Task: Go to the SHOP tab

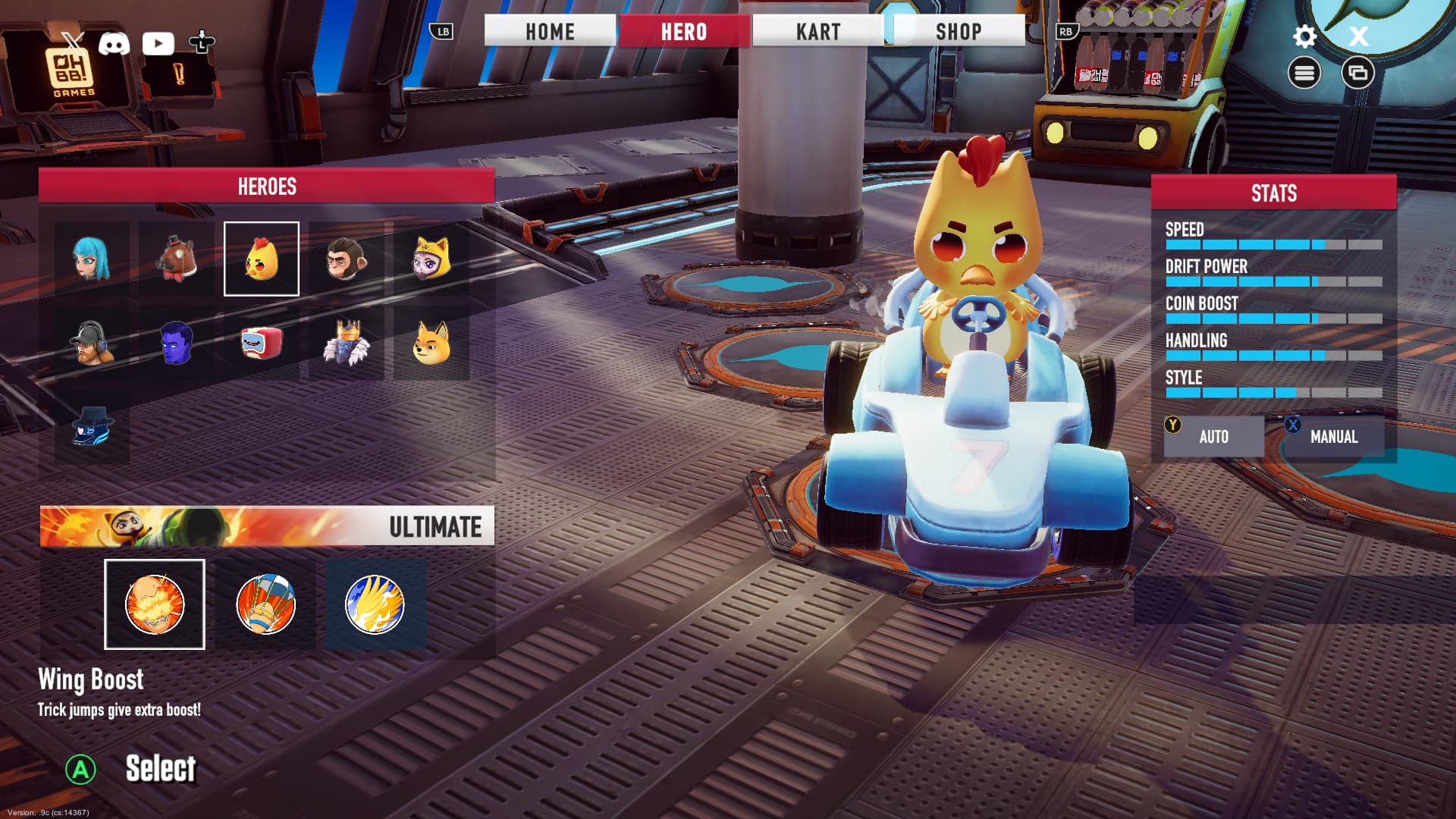Action: pyautogui.click(x=959, y=32)
